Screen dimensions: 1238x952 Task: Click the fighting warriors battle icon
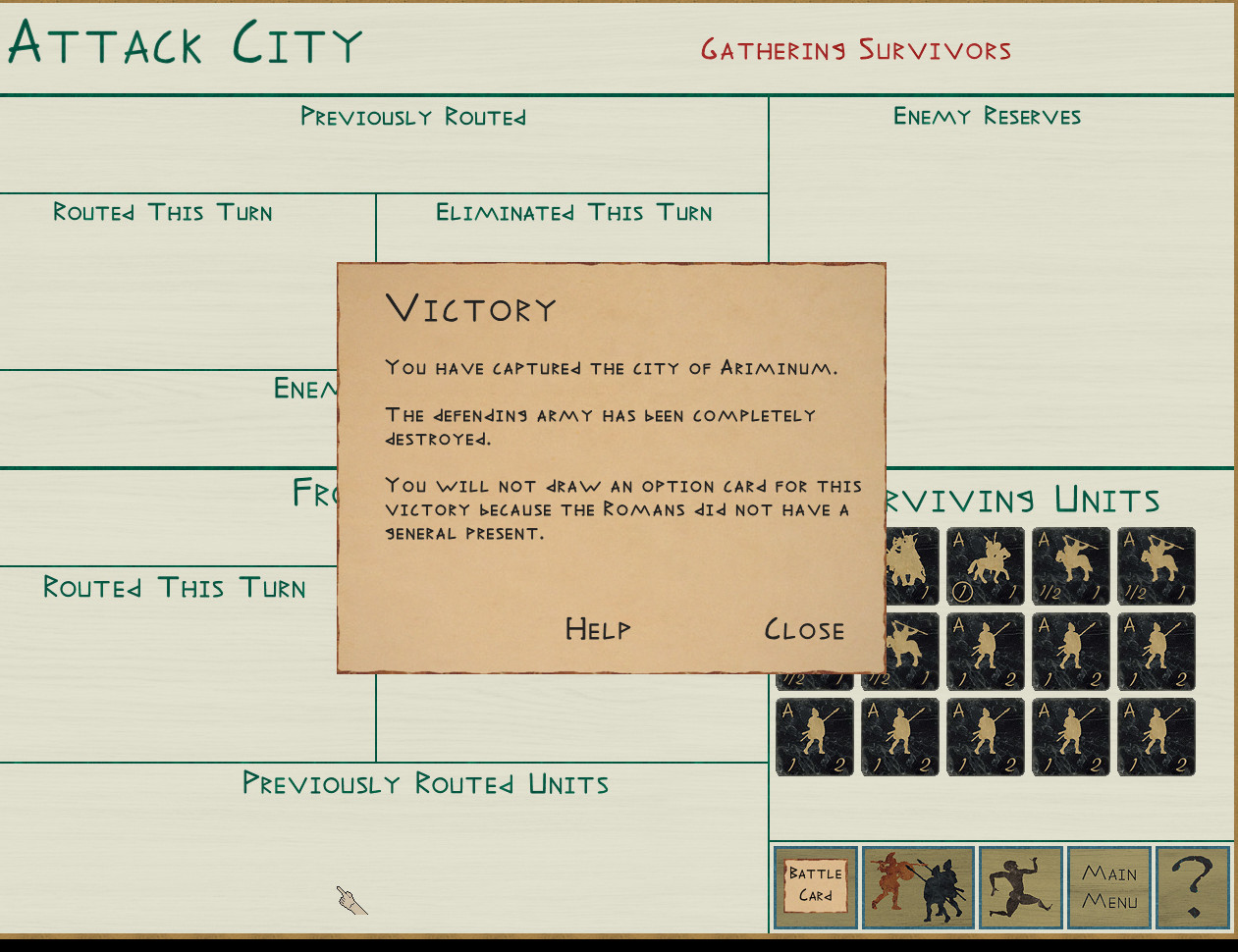click(918, 886)
